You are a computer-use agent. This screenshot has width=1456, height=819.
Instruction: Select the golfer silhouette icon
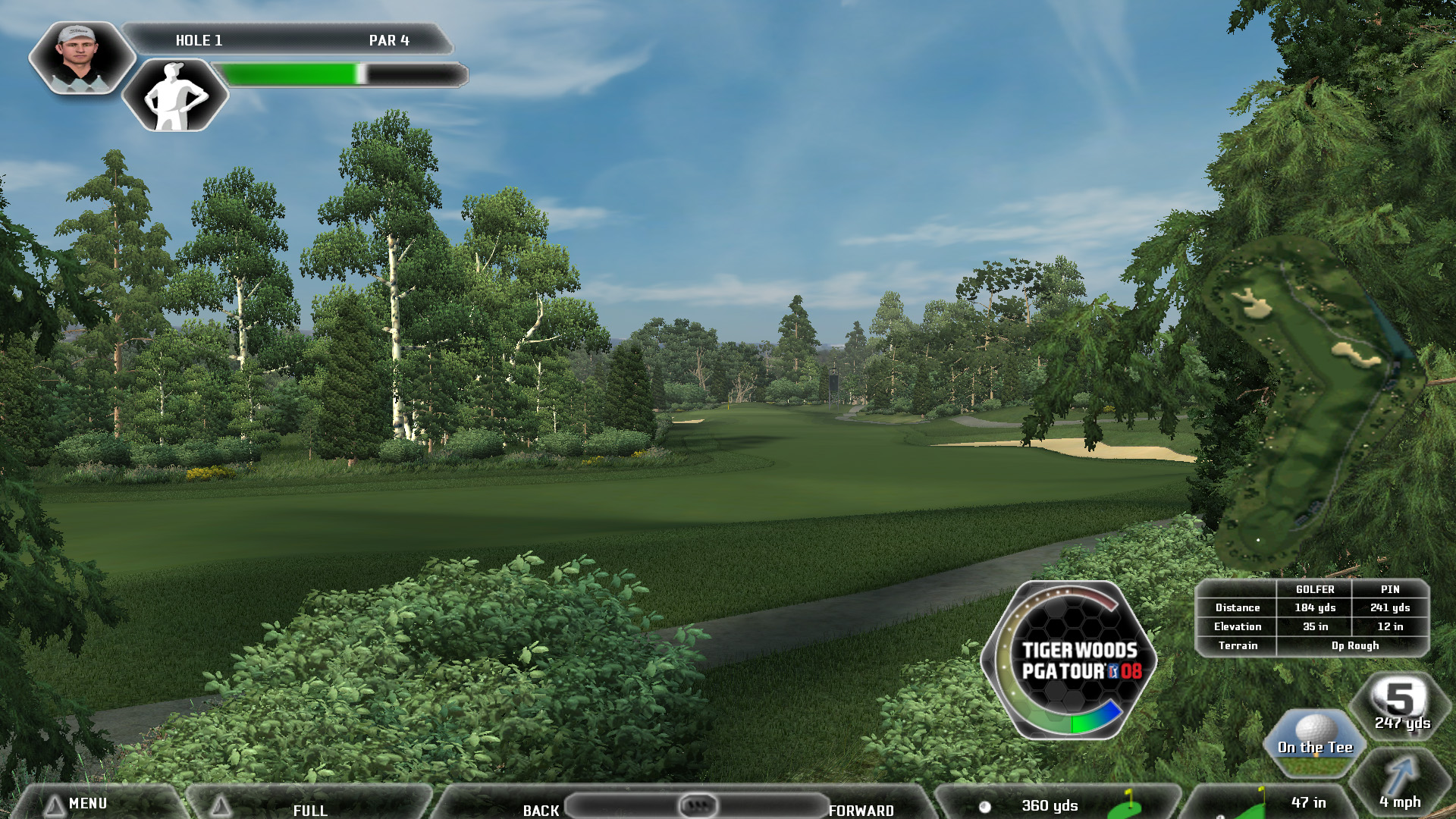tap(175, 96)
